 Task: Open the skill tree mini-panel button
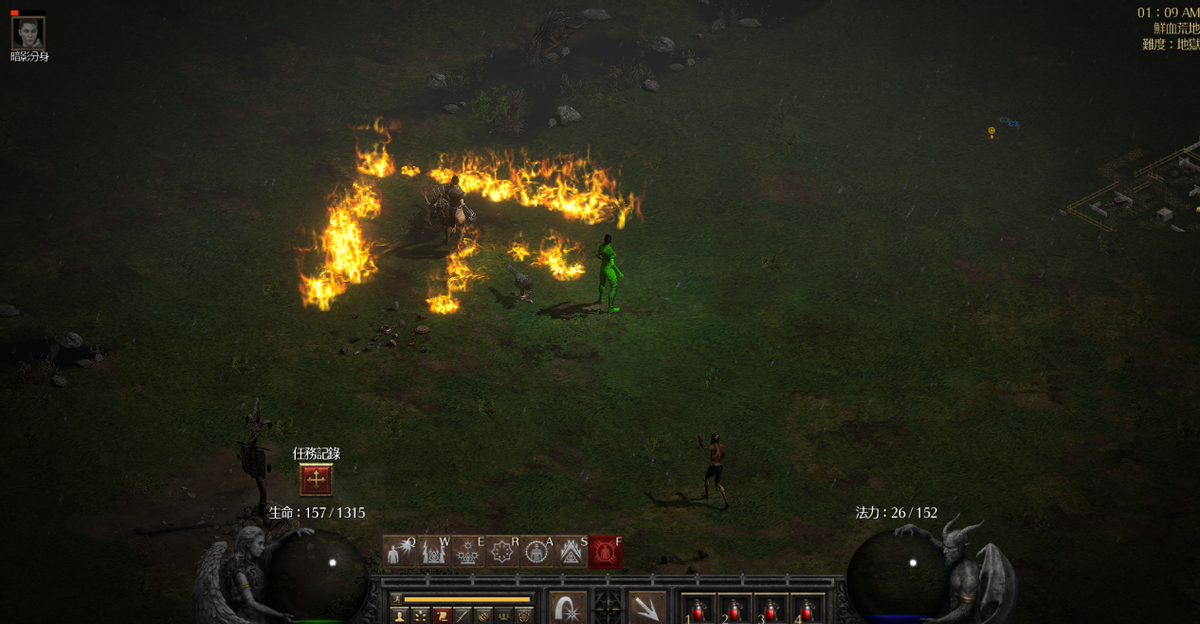coord(419,615)
